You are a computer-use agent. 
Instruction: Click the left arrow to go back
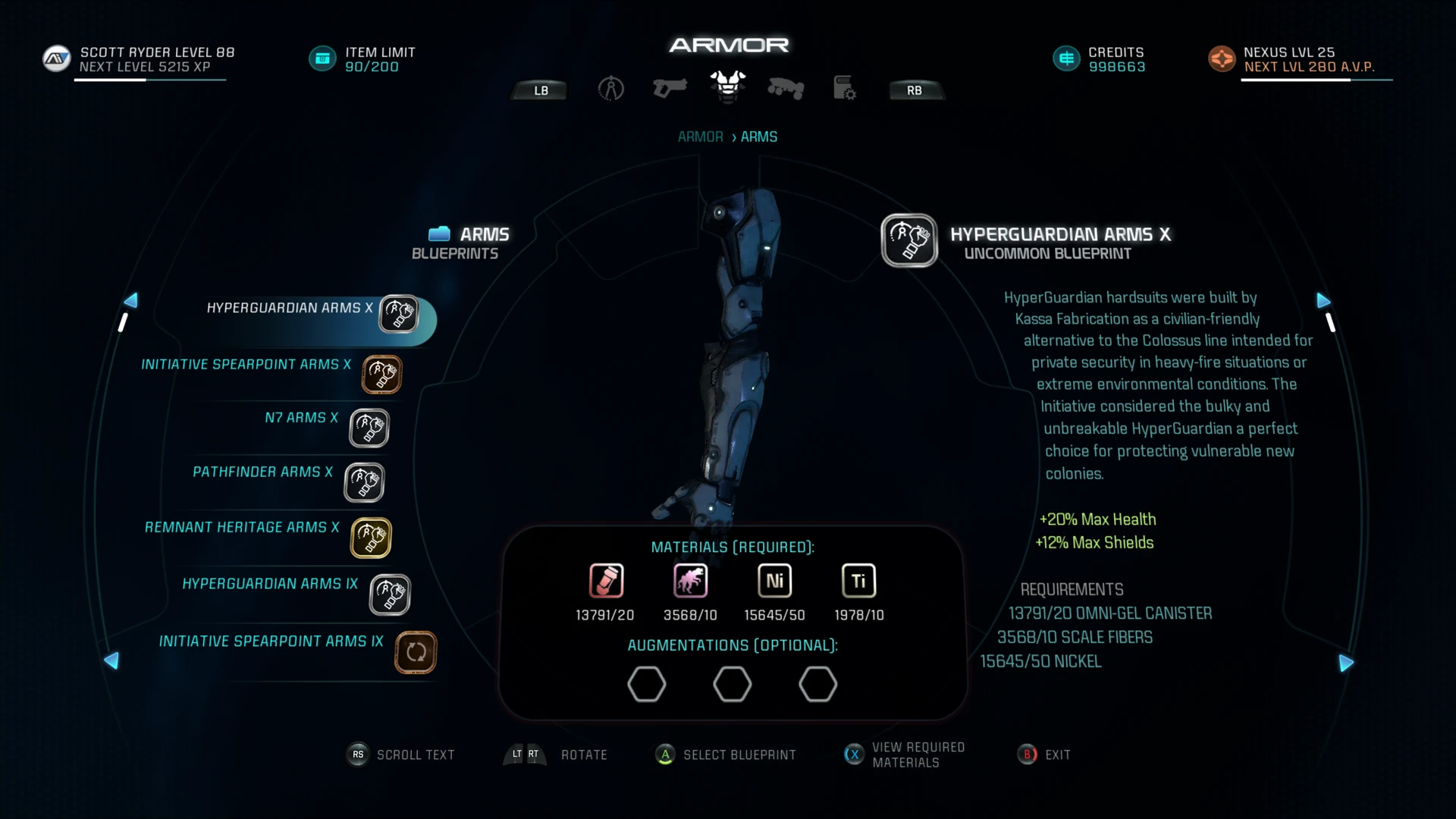(130, 301)
